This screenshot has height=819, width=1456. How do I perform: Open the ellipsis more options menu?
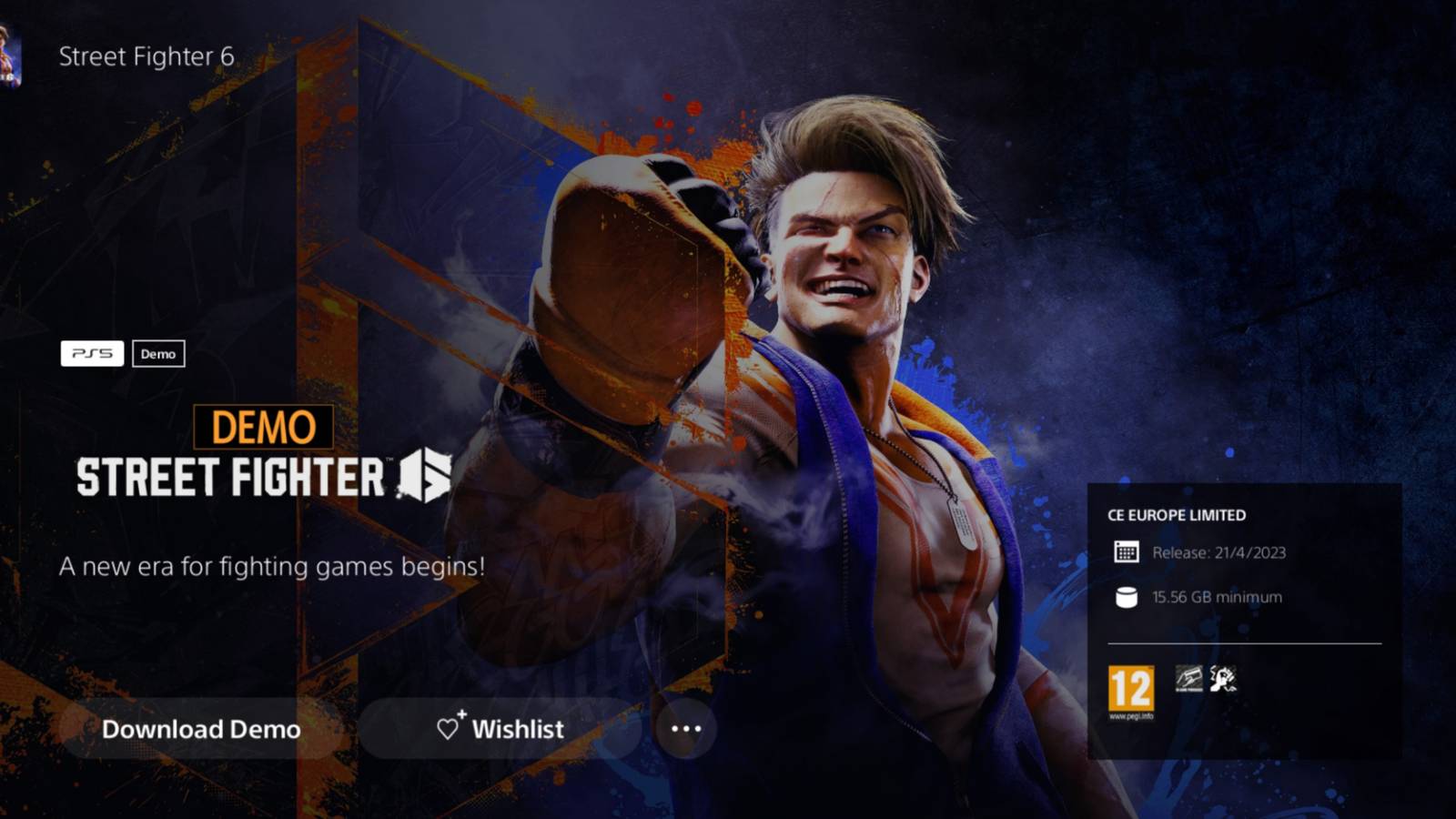click(x=685, y=727)
